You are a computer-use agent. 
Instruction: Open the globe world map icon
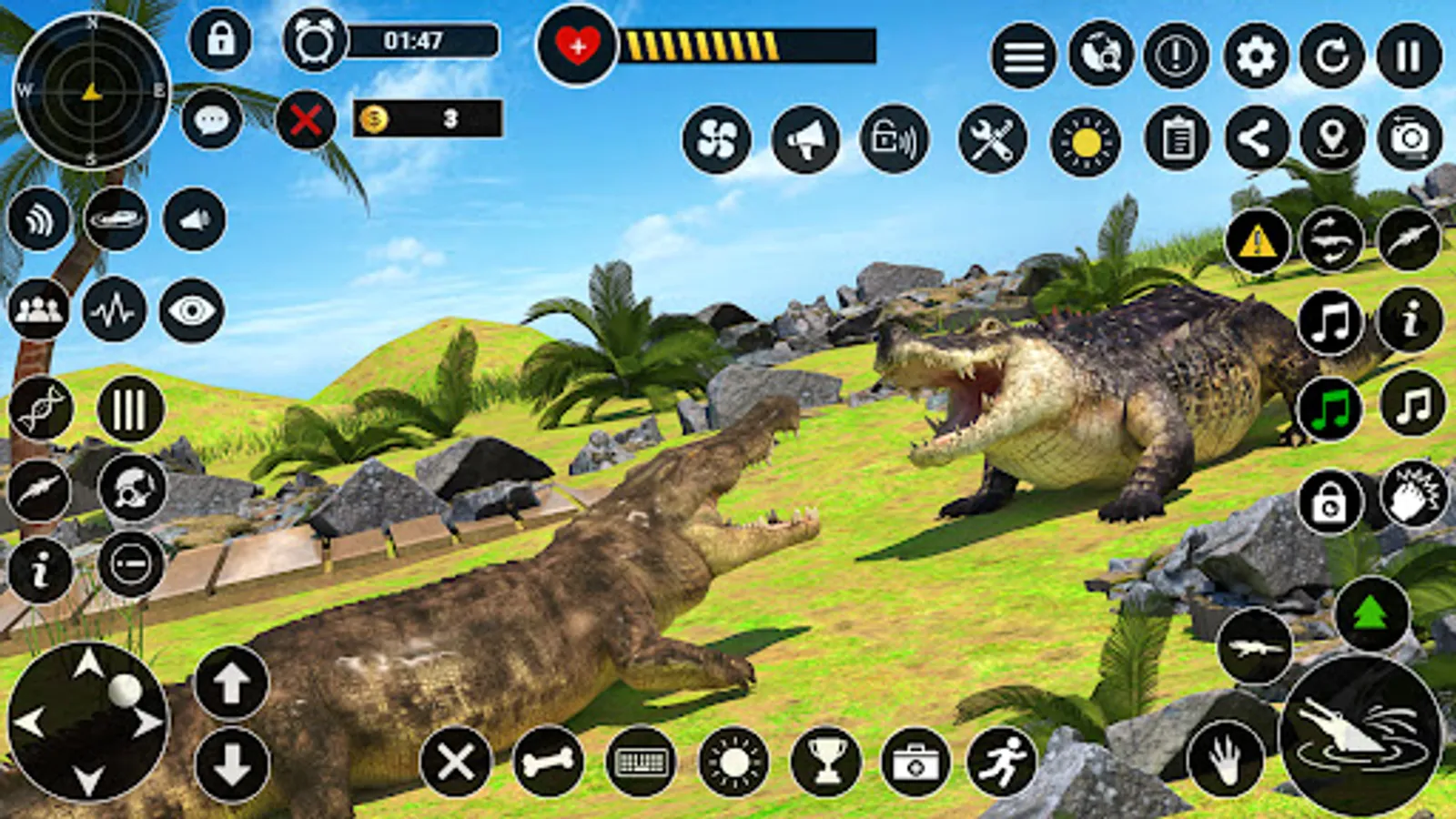pyautogui.click(x=1099, y=56)
